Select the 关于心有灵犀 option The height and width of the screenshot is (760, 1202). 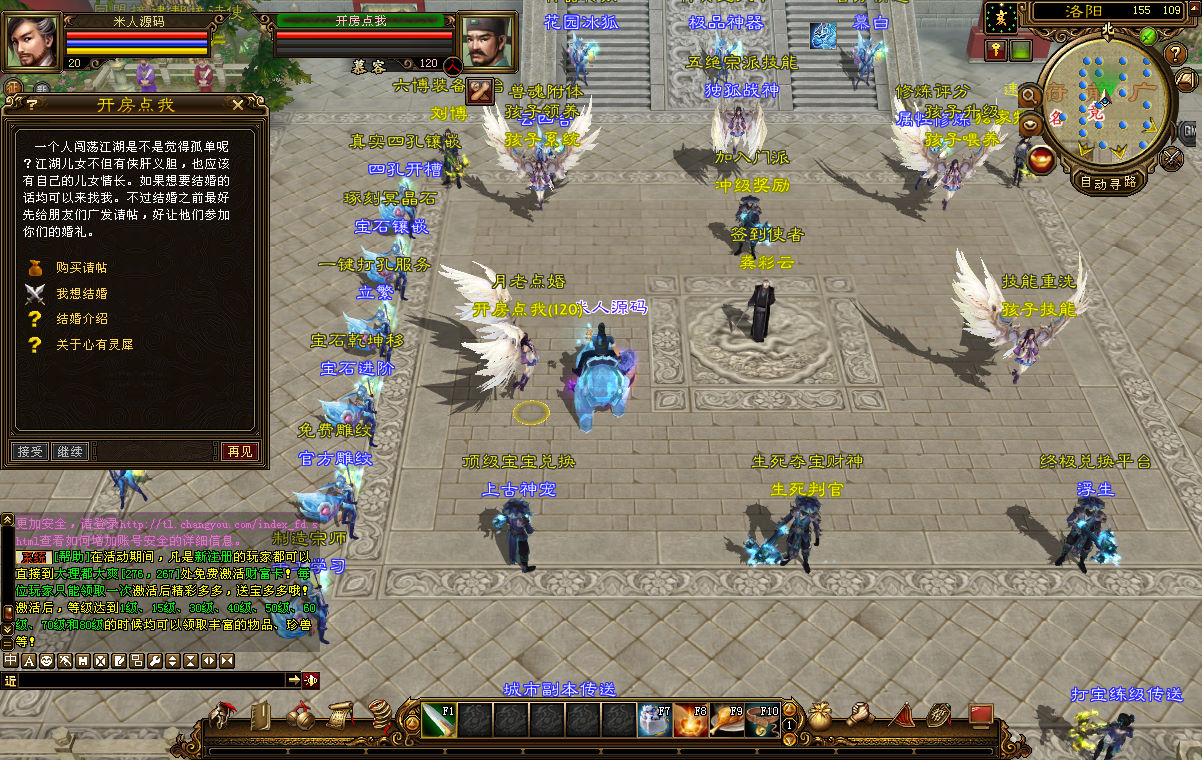click(94, 344)
